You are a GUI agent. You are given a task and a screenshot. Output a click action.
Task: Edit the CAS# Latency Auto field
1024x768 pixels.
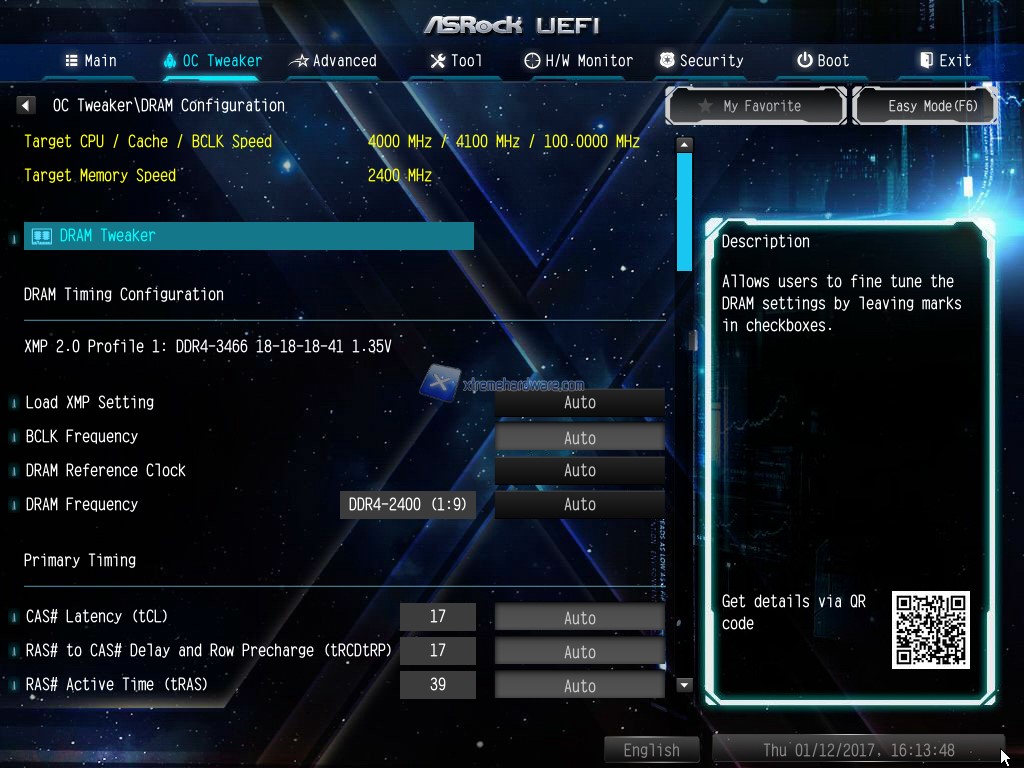579,618
